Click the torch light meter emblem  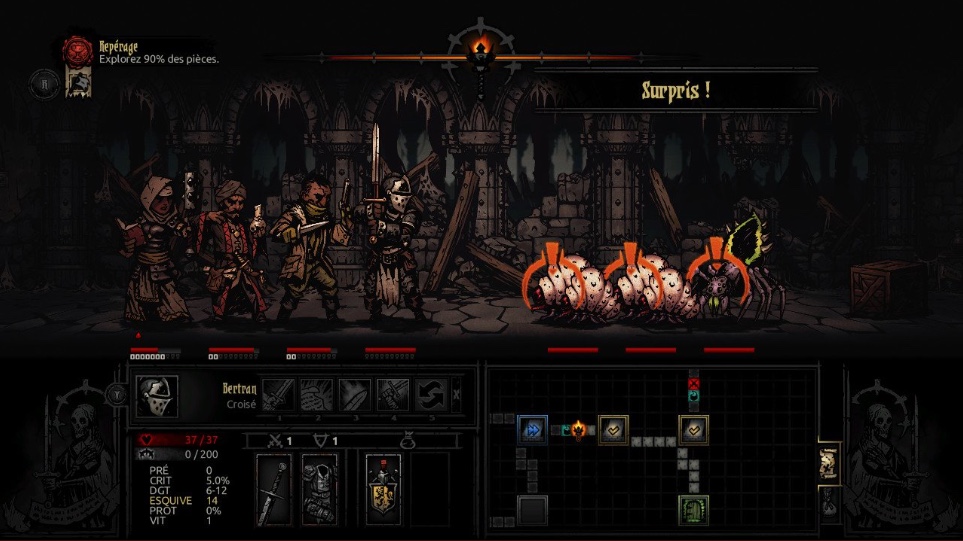coord(482,46)
